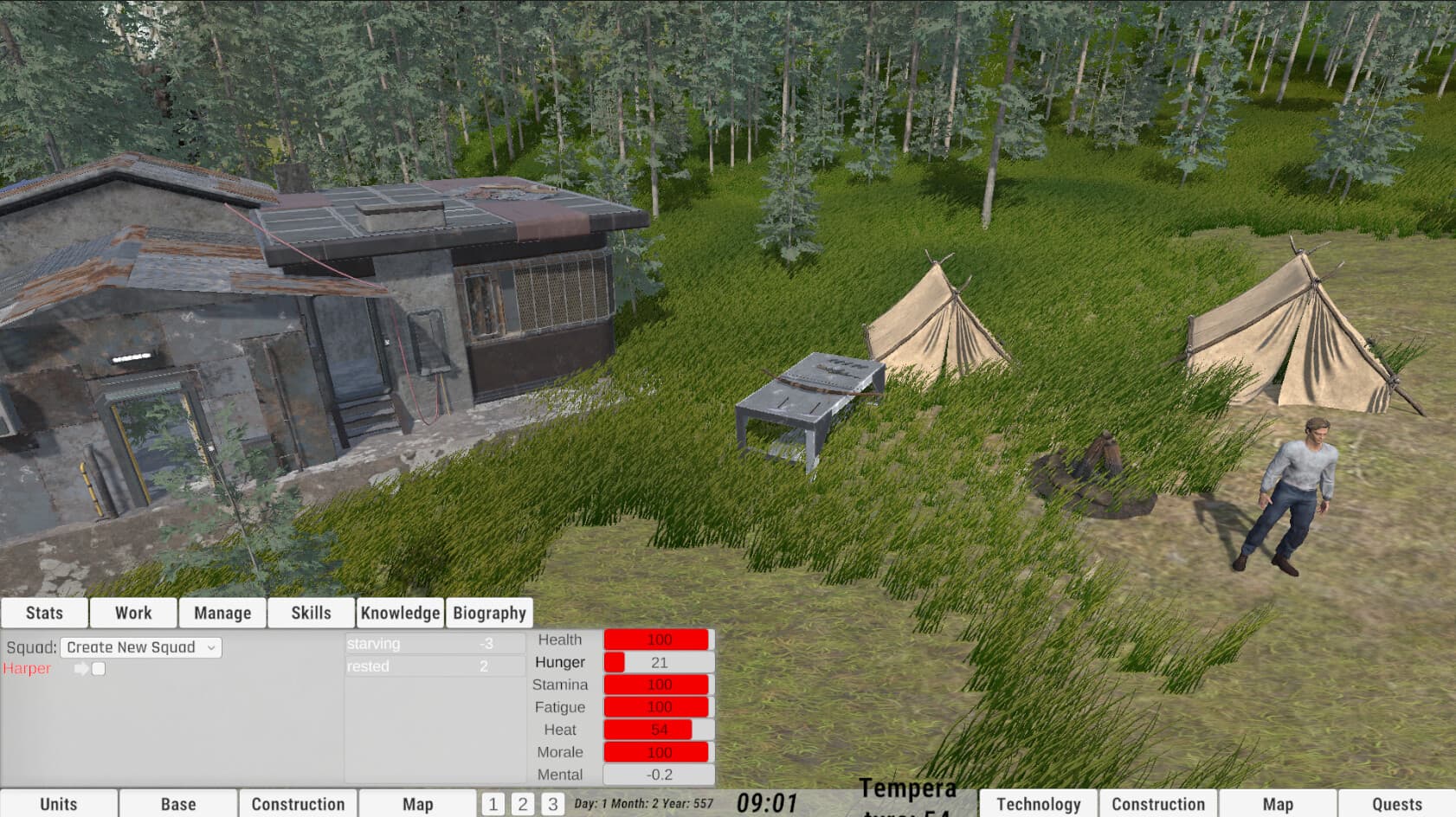Open the Units panel
The width and height of the screenshot is (1456, 817).
point(59,803)
